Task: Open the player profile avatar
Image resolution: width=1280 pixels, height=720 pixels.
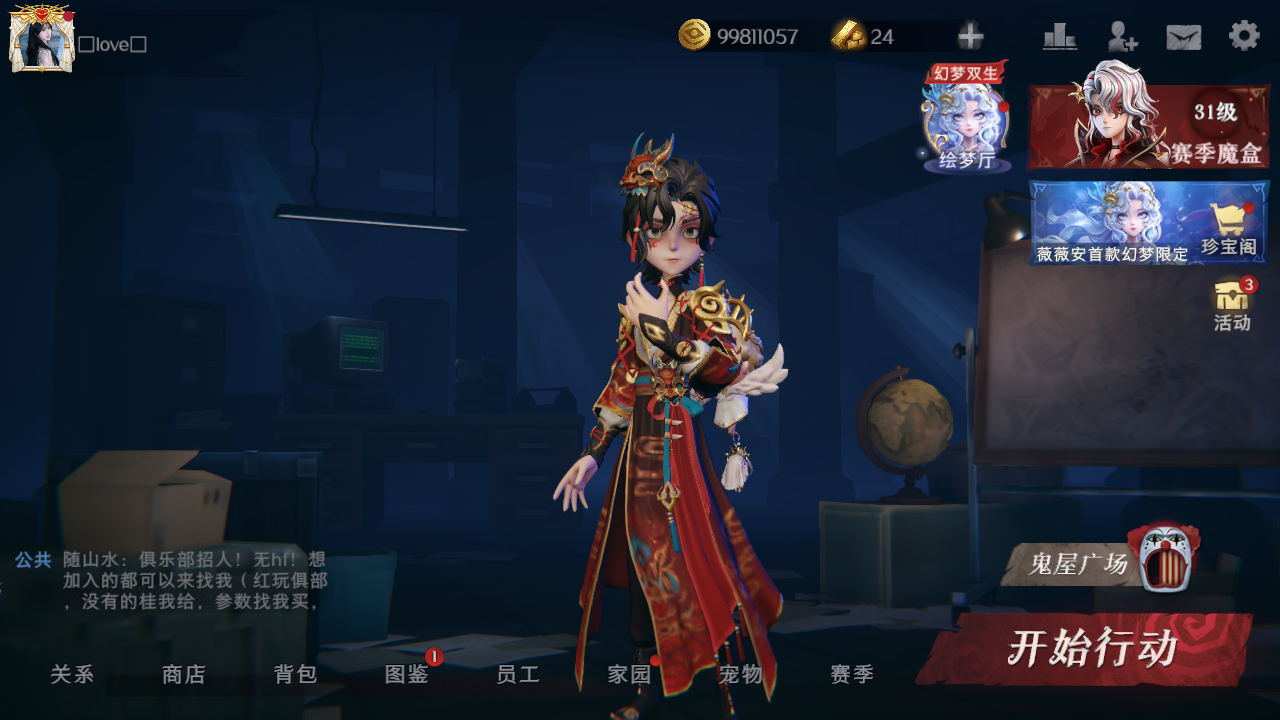Action: 41,39
